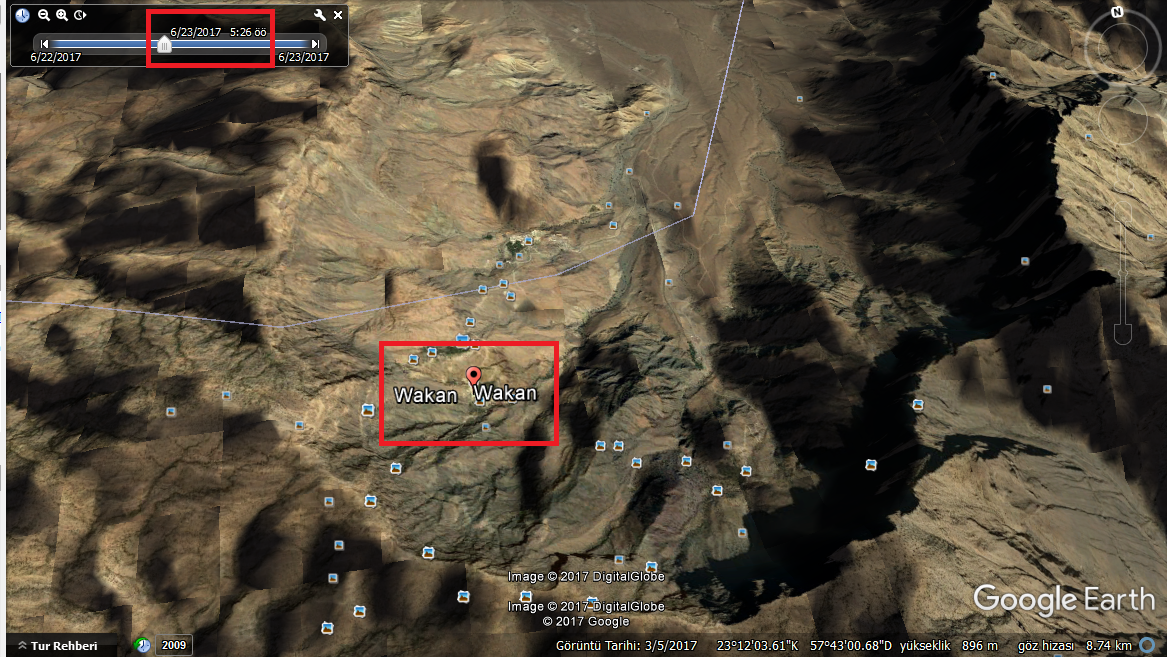This screenshot has height=657, width=1167.
Task: Open the 2009 historical imagery button
Action: [x=174, y=645]
